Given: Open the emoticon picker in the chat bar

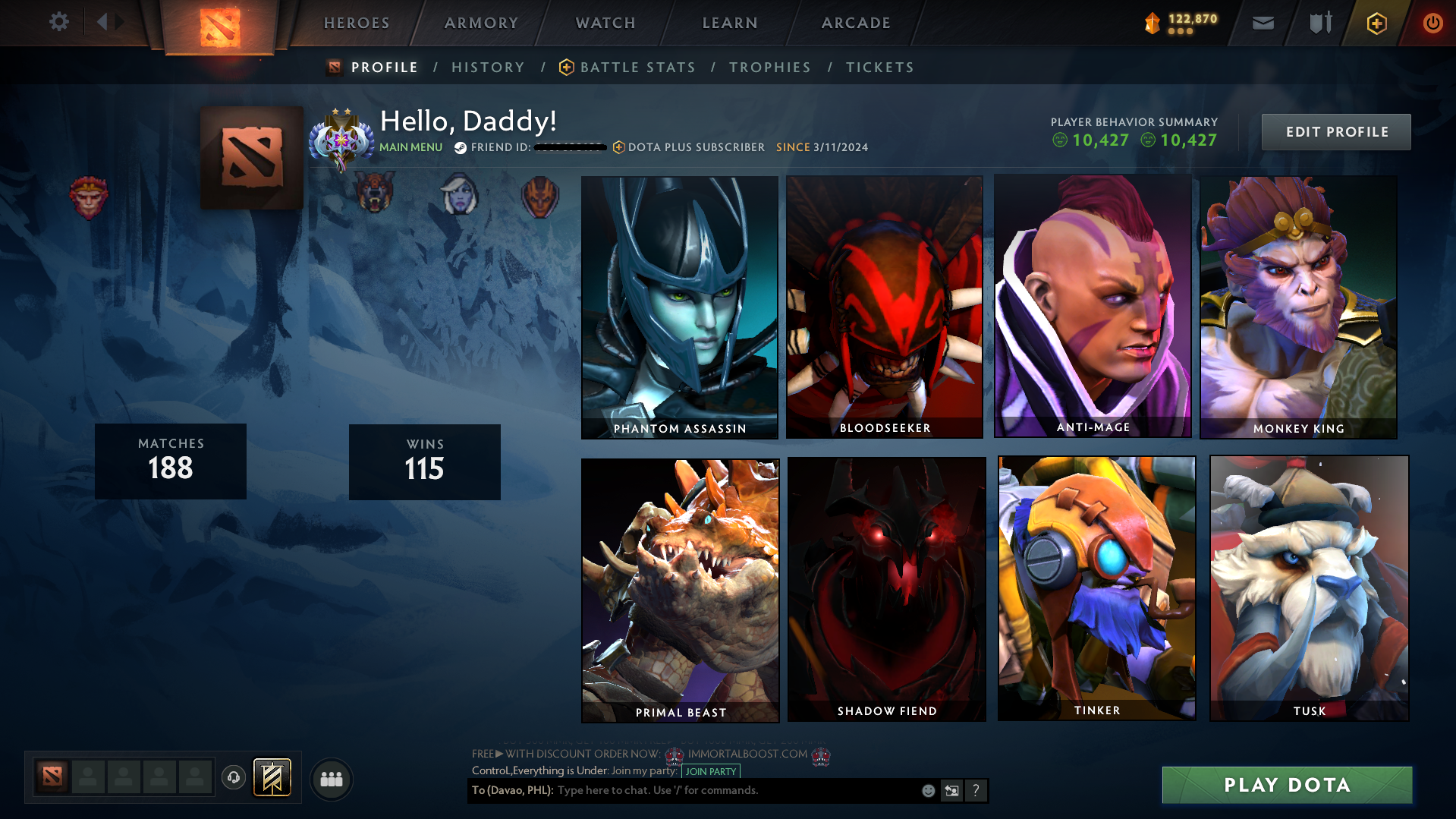Looking at the screenshot, I should pyautogui.click(x=928, y=790).
